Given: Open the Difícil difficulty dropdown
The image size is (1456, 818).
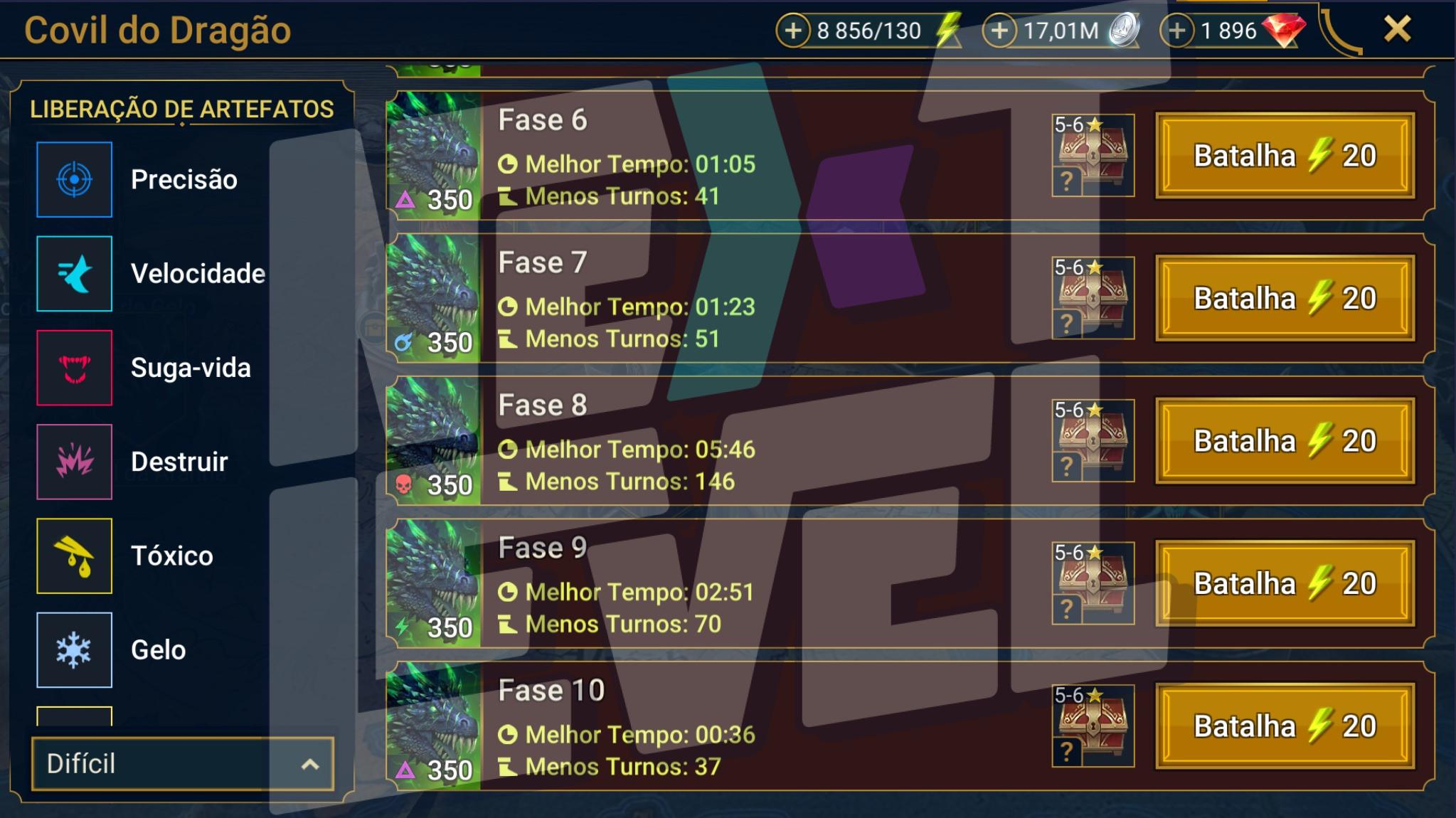Looking at the screenshot, I should (182, 764).
